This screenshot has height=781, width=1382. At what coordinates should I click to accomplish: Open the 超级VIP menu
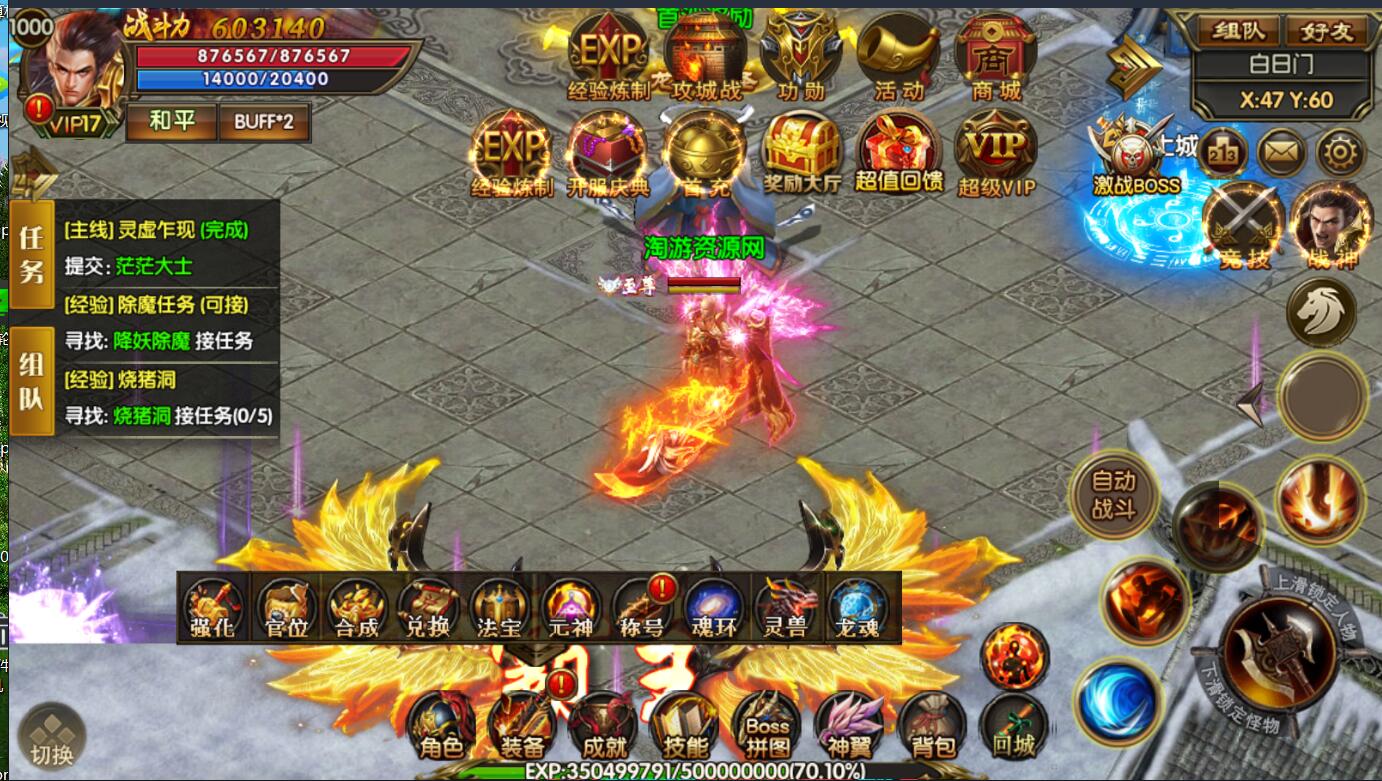(995, 152)
